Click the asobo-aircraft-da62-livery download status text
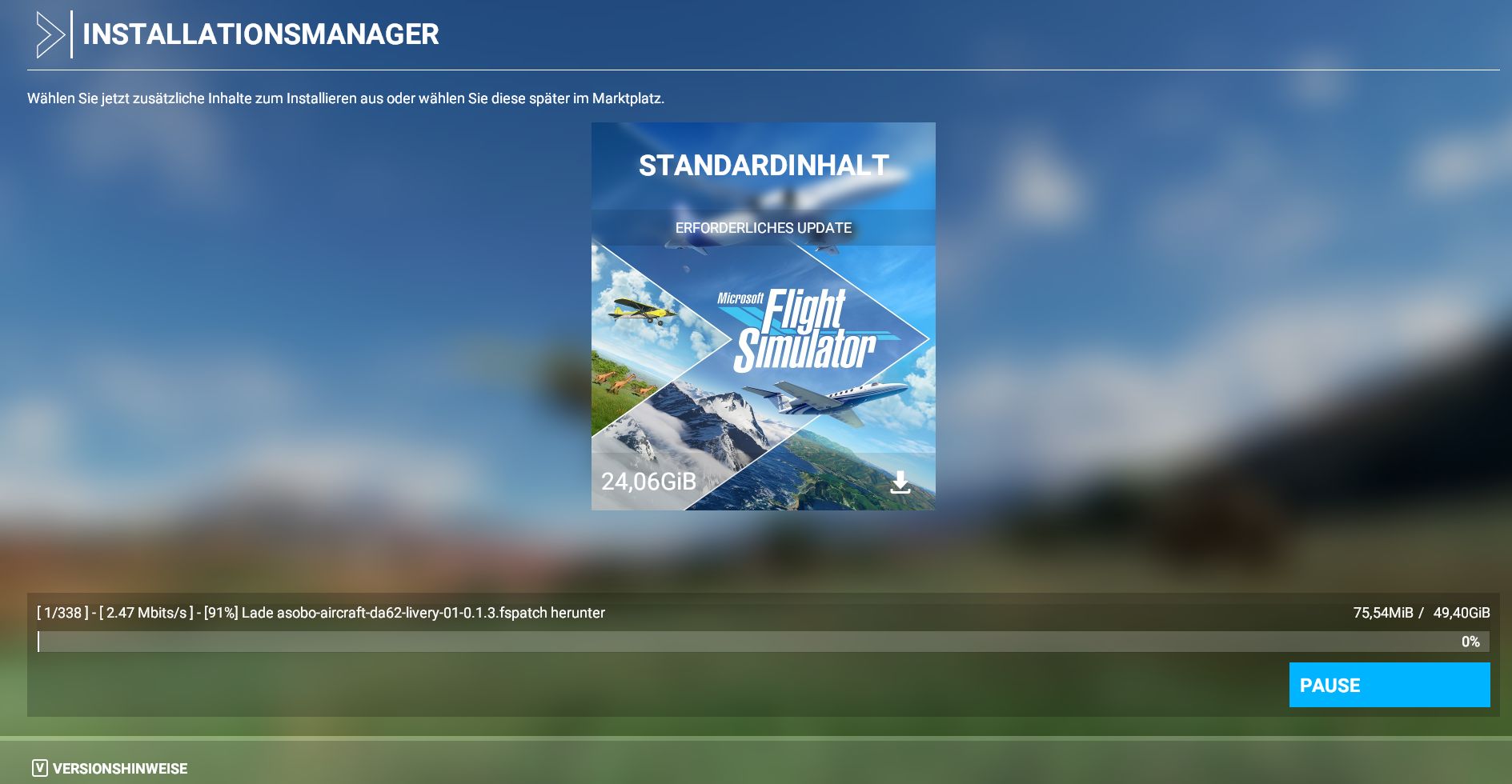Viewport: 1512px width, 784px height. [320, 612]
